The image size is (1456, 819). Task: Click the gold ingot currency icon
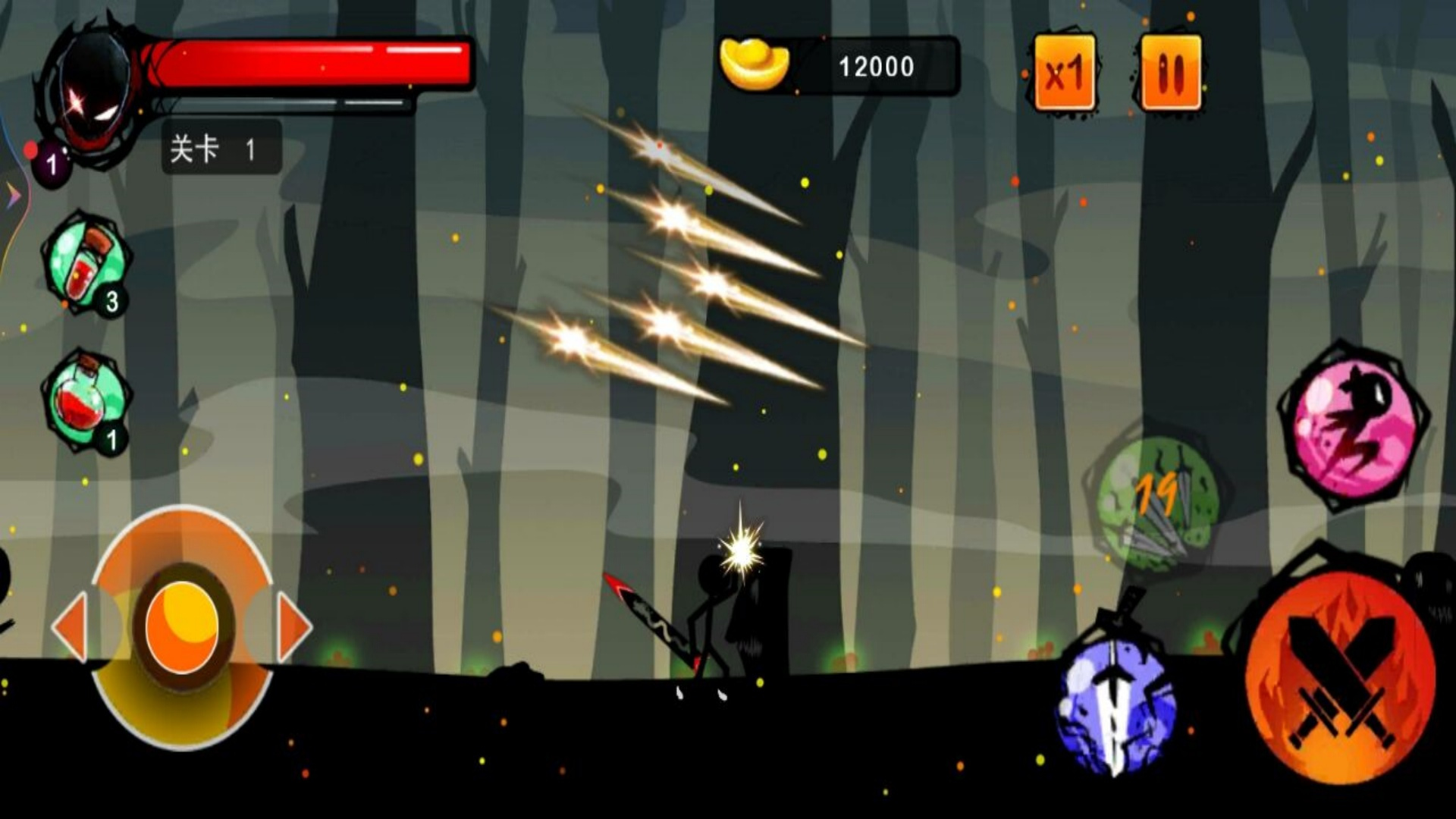click(x=754, y=65)
